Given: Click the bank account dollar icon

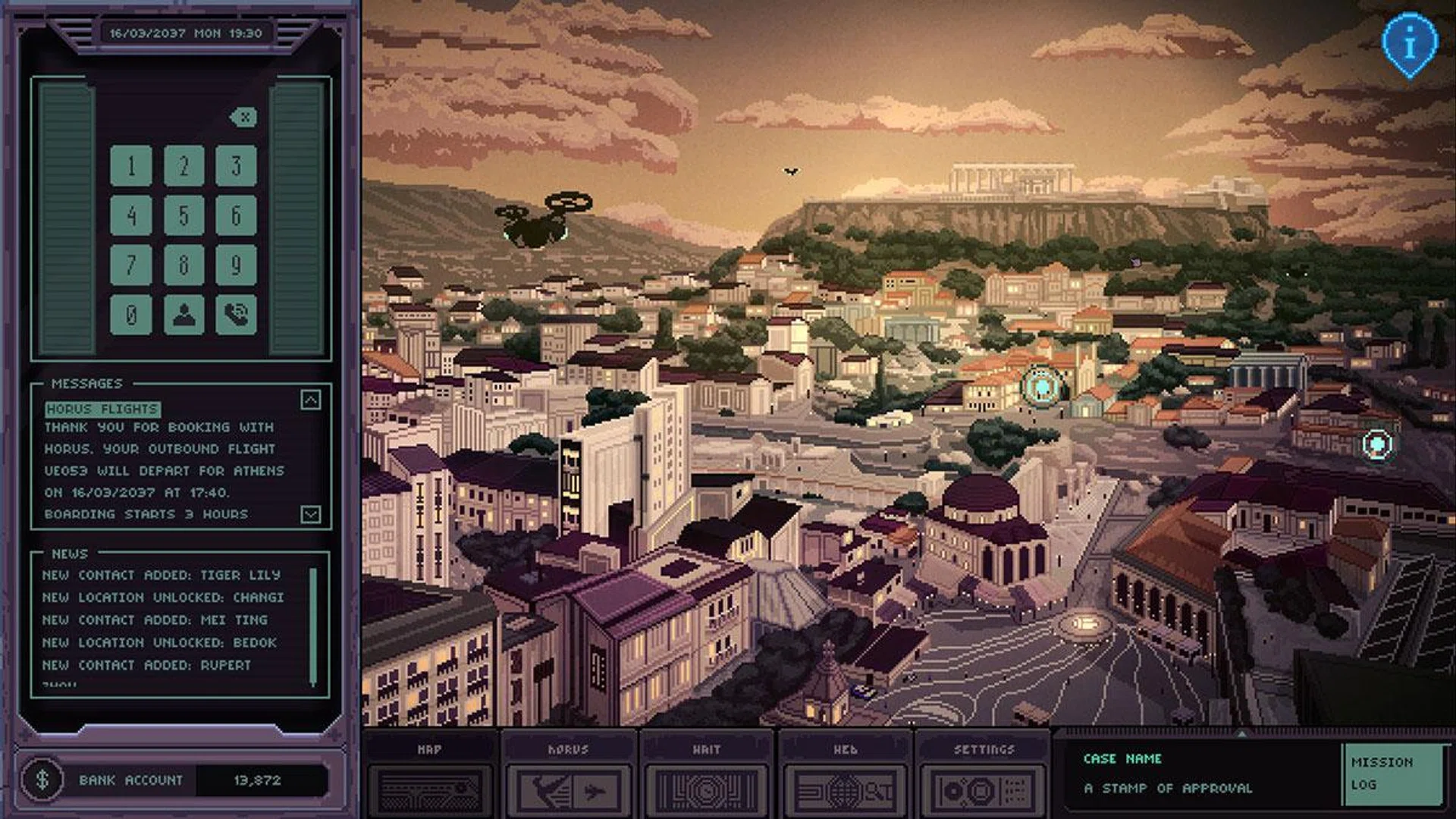Looking at the screenshot, I should click(x=42, y=780).
